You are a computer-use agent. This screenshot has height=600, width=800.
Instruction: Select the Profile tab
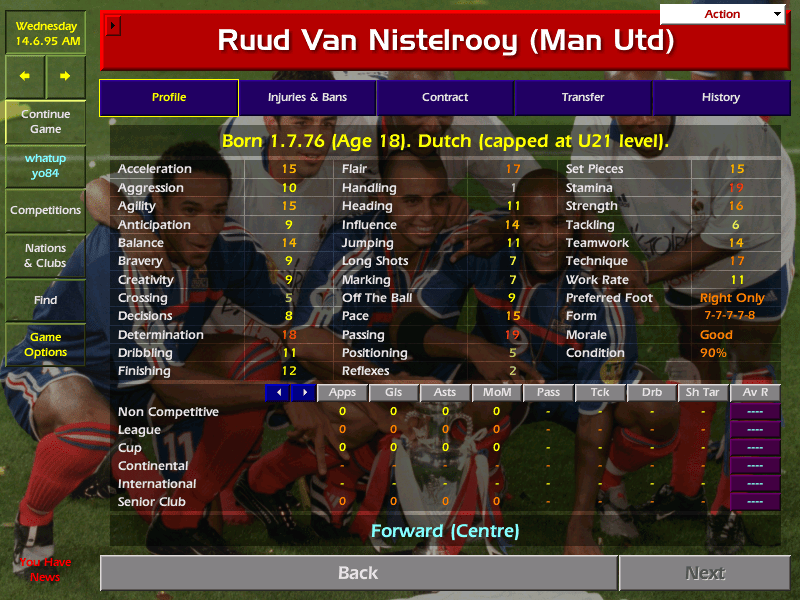point(169,98)
